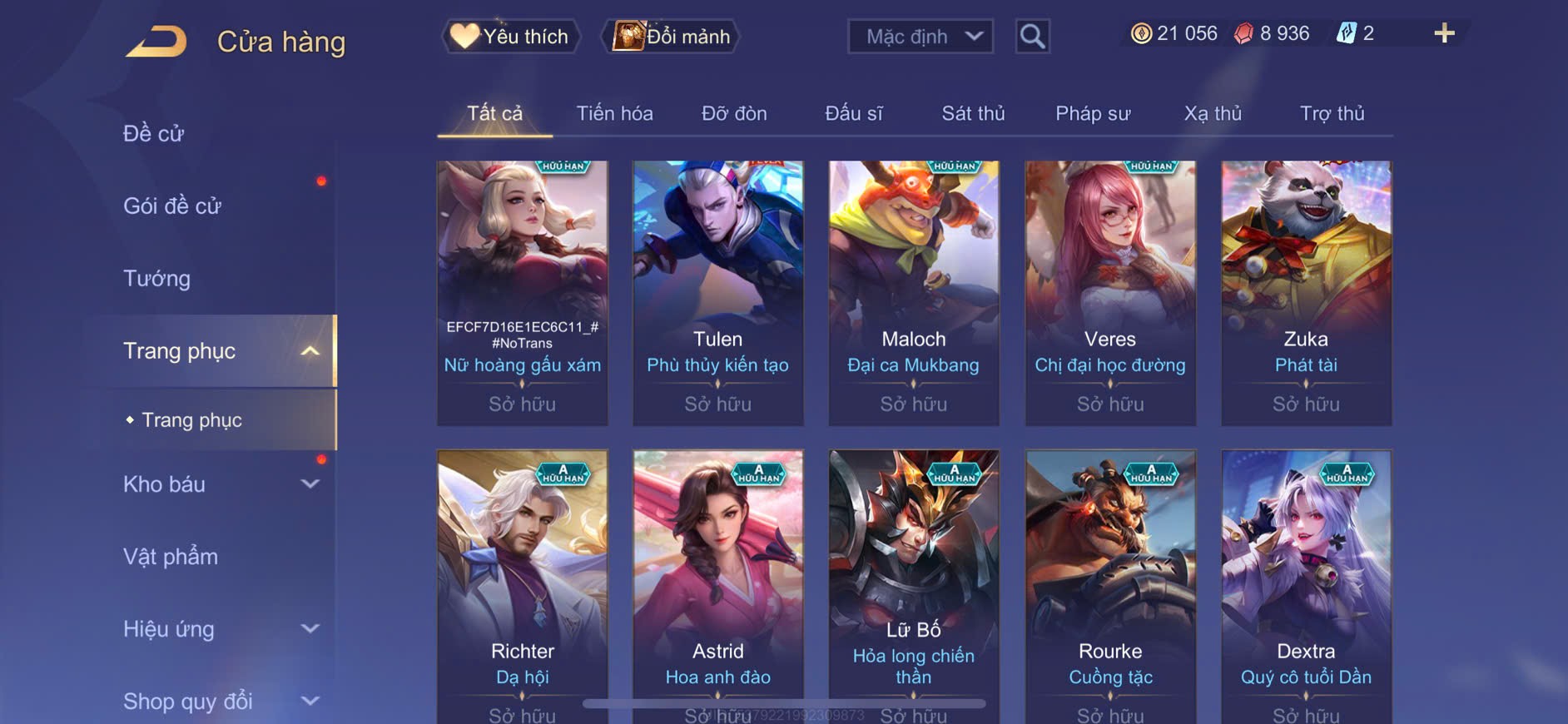Open the Yêu thích favorites list
Screen dimensions: 1568x724
(x=510, y=37)
